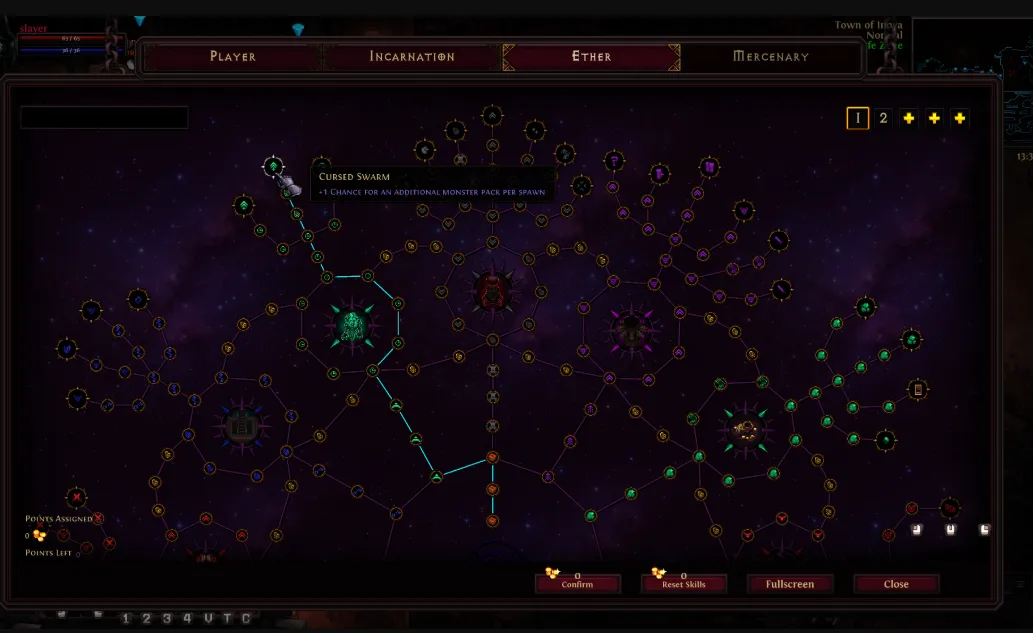Focus the skill search box
Viewport: 1033px width, 633px height.
(104, 118)
